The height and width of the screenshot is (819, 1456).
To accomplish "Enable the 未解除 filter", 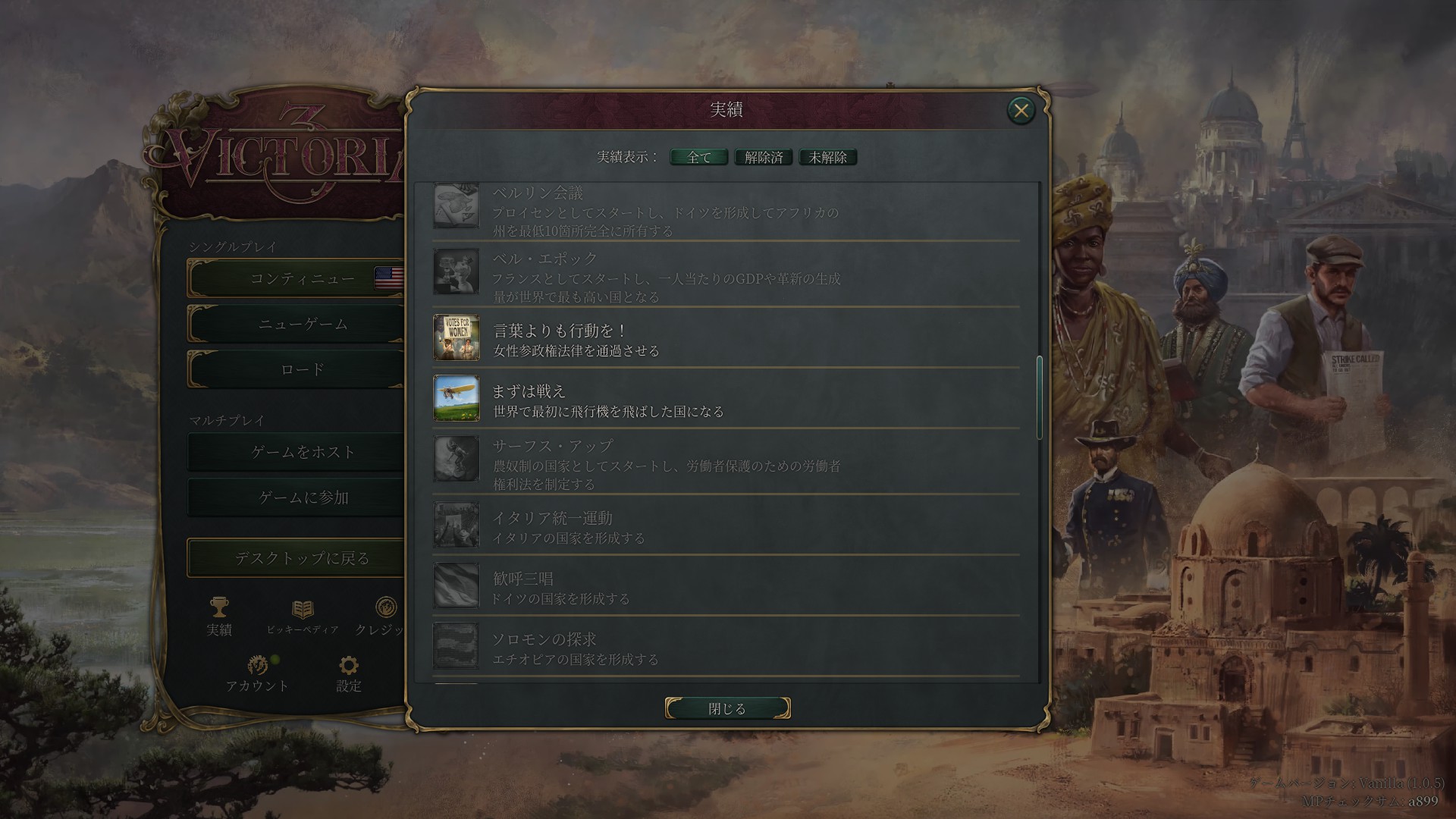I will (827, 157).
